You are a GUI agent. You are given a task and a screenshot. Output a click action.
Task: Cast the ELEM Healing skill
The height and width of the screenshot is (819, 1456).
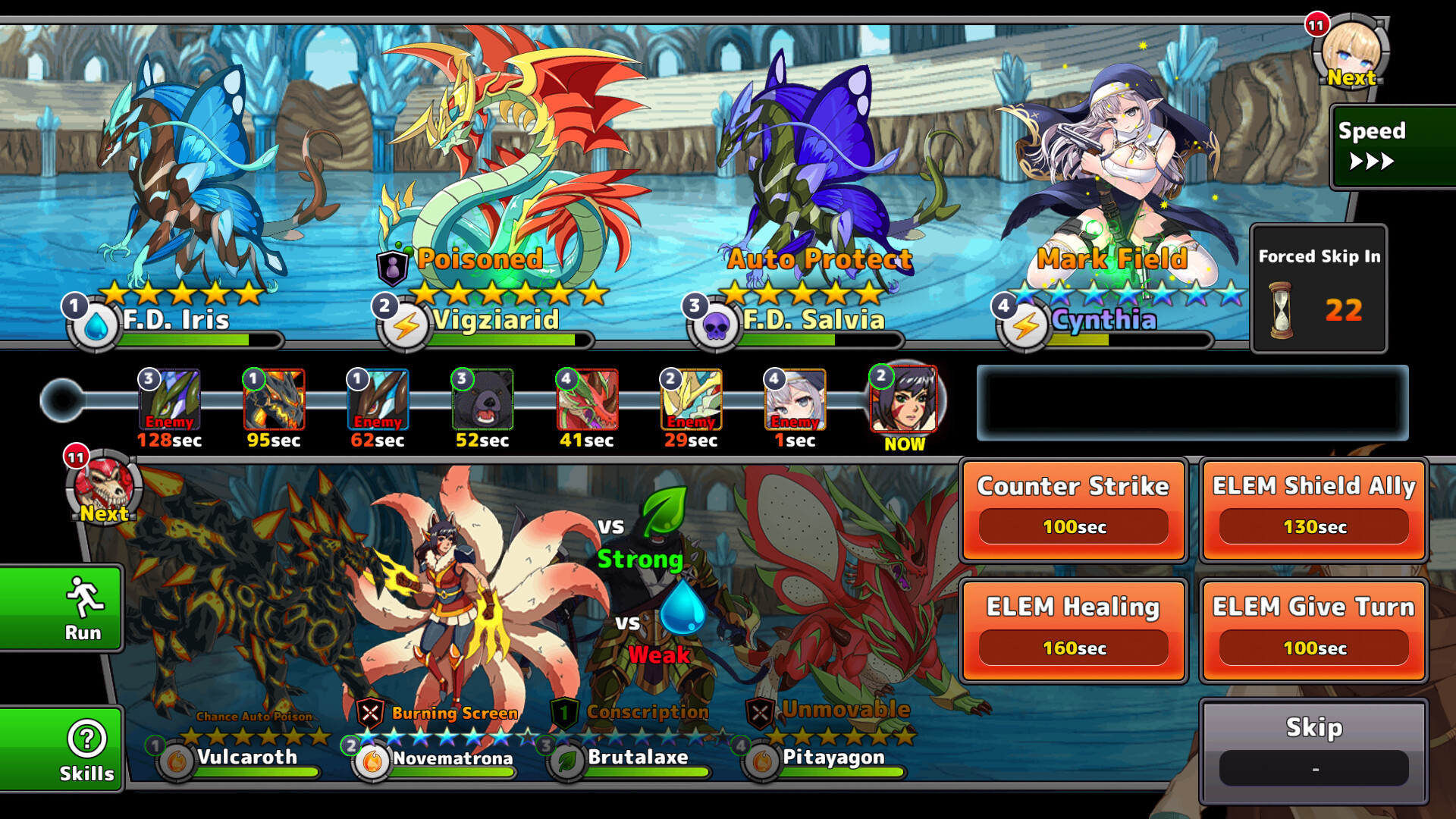(1073, 631)
